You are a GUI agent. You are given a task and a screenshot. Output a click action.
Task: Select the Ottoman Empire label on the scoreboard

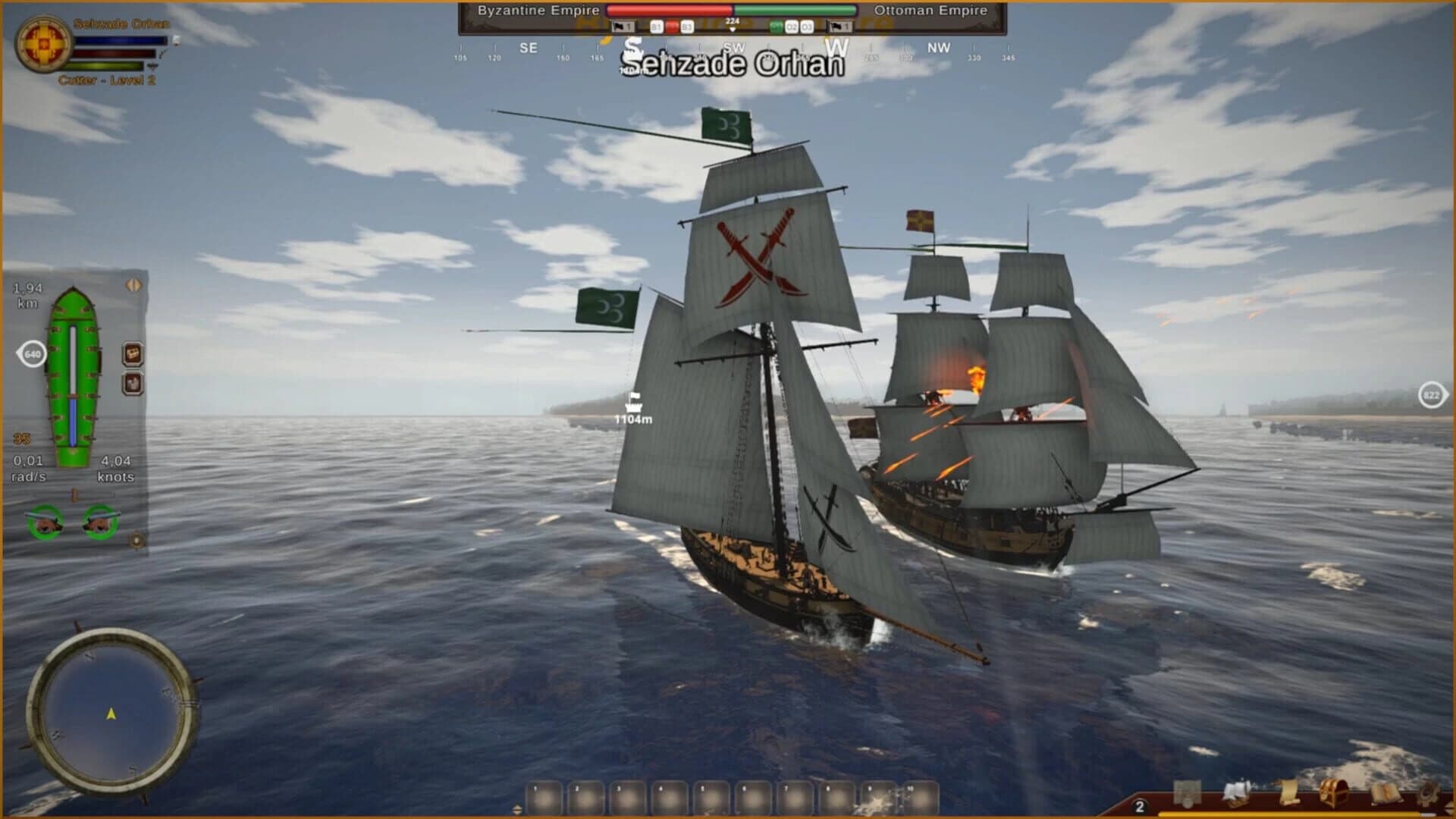(930, 10)
